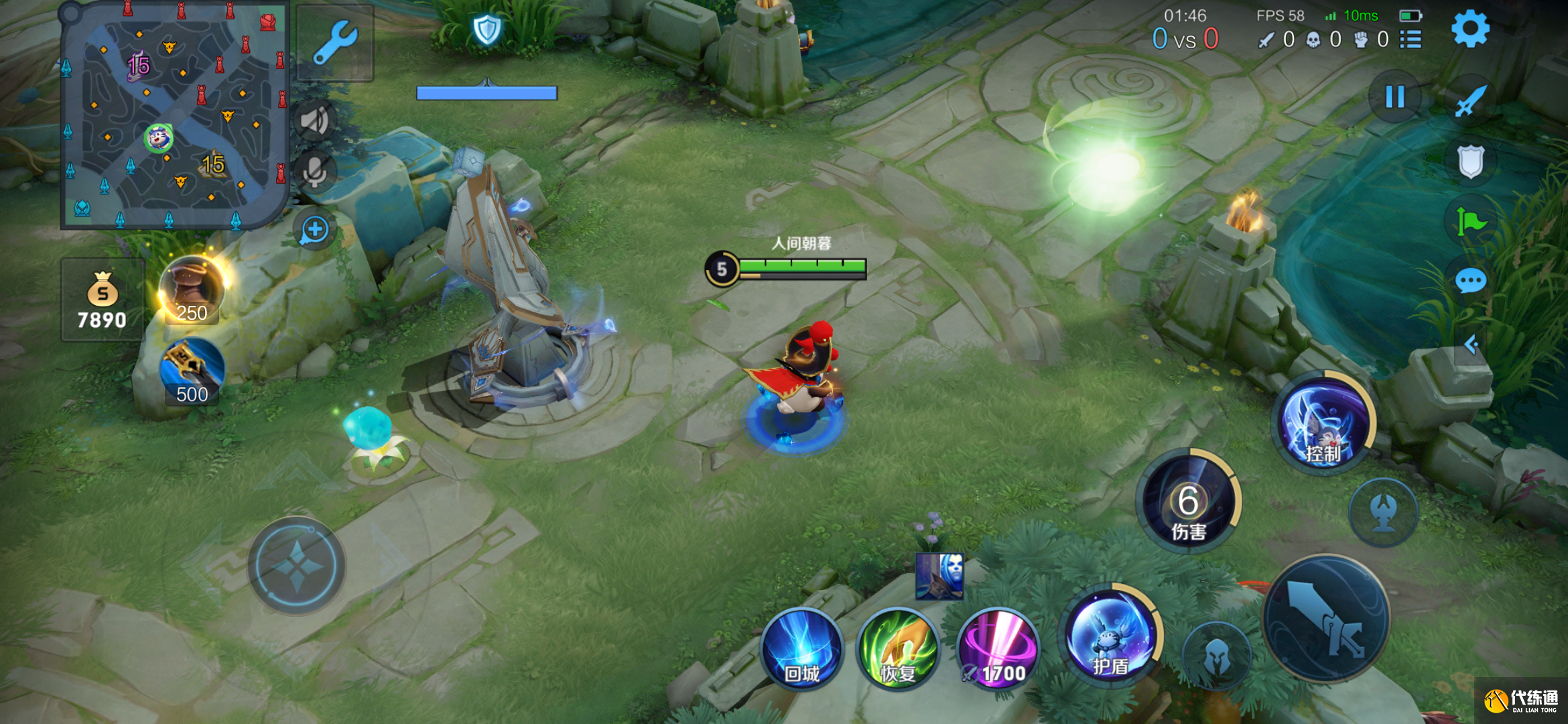The height and width of the screenshot is (724, 1568).
Task: Open the settings gear menu
Action: click(1469, 29)
